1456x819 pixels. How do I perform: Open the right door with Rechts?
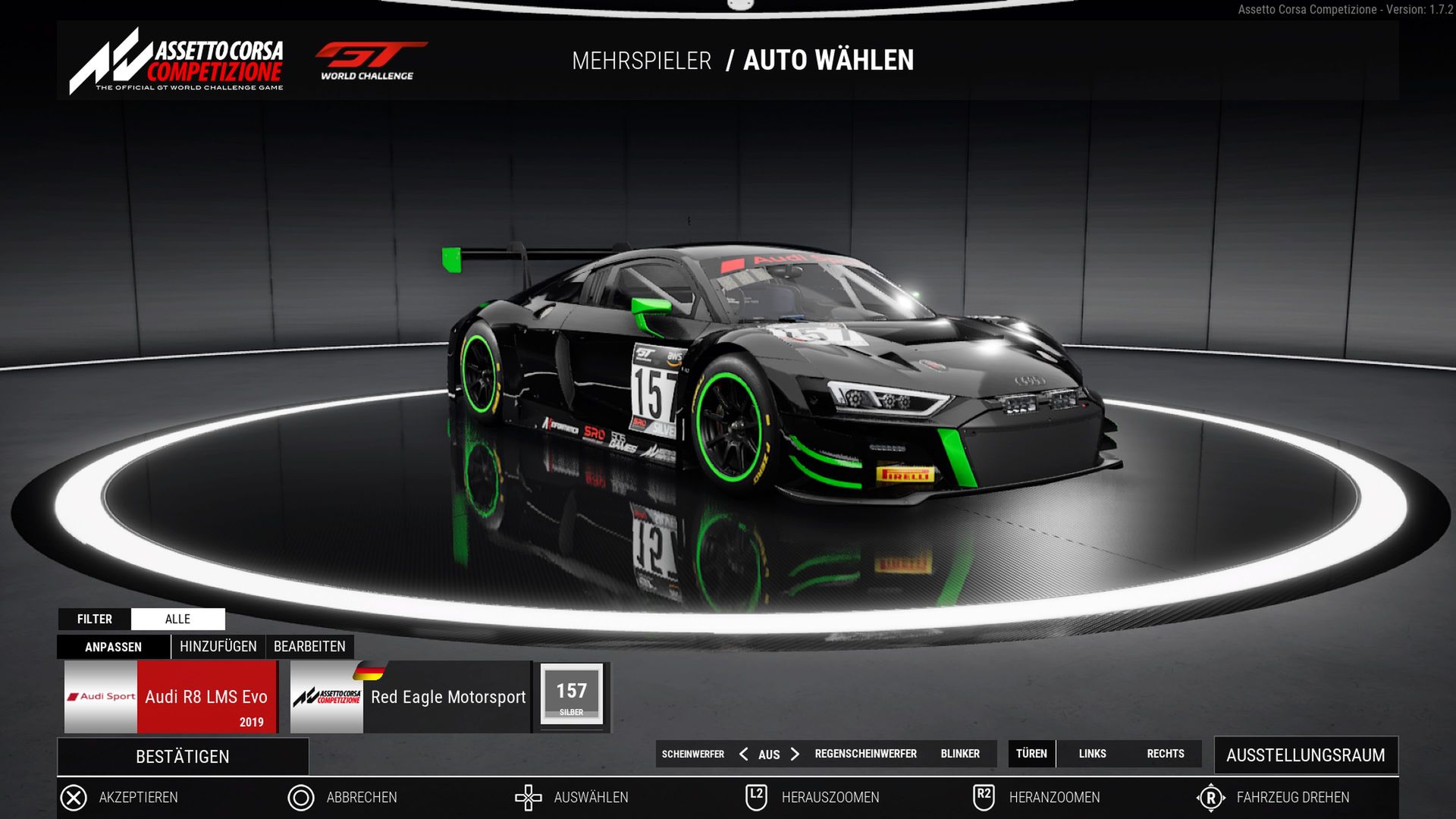point(1166,754)
